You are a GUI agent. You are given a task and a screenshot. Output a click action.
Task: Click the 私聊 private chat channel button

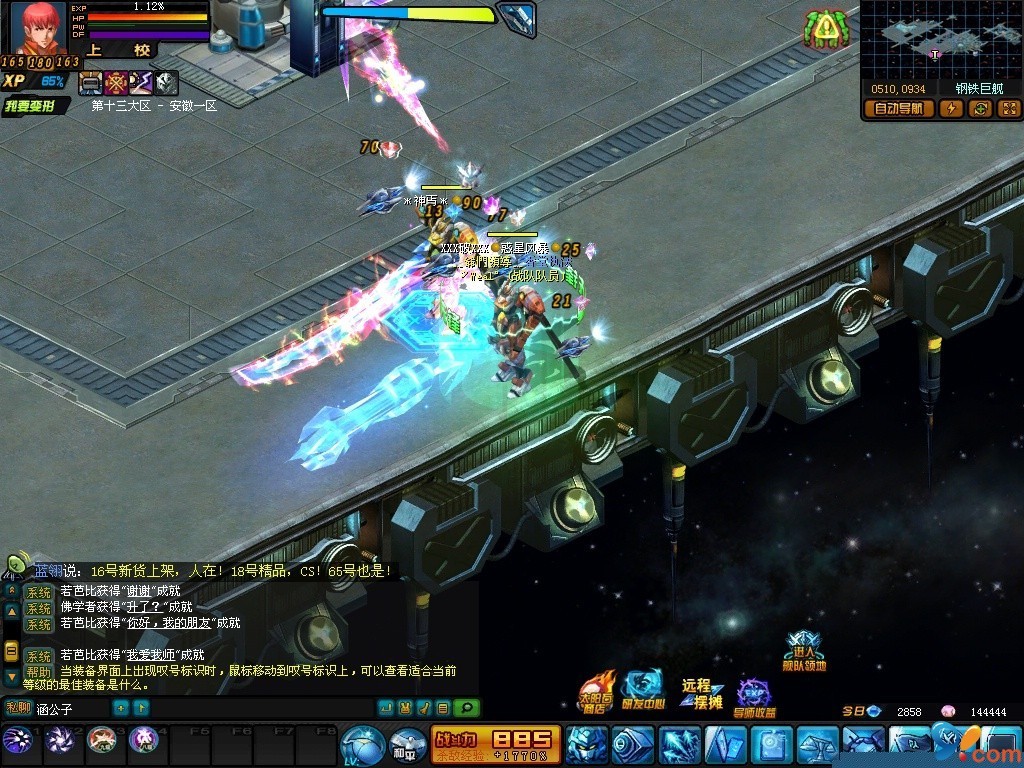click(x=18, y=708)
